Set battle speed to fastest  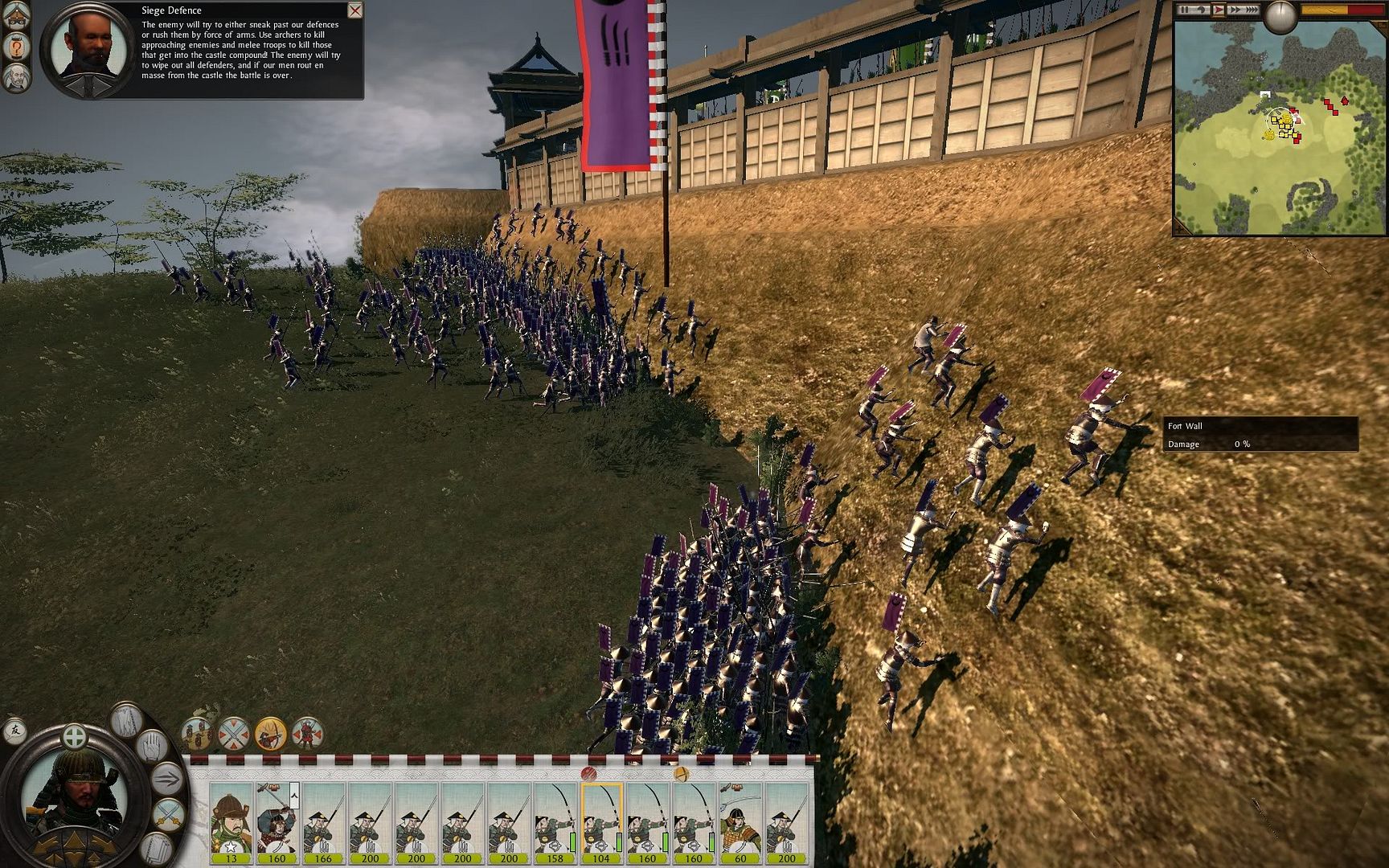(x=1251, y=10)
